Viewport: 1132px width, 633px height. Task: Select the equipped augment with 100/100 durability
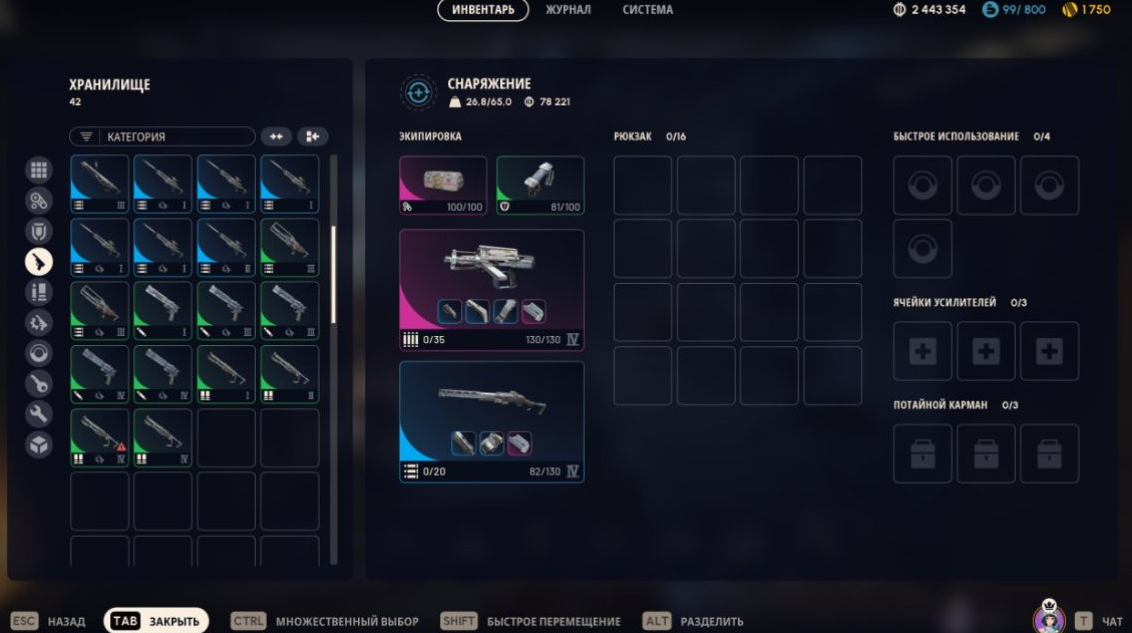click(443, 185)
